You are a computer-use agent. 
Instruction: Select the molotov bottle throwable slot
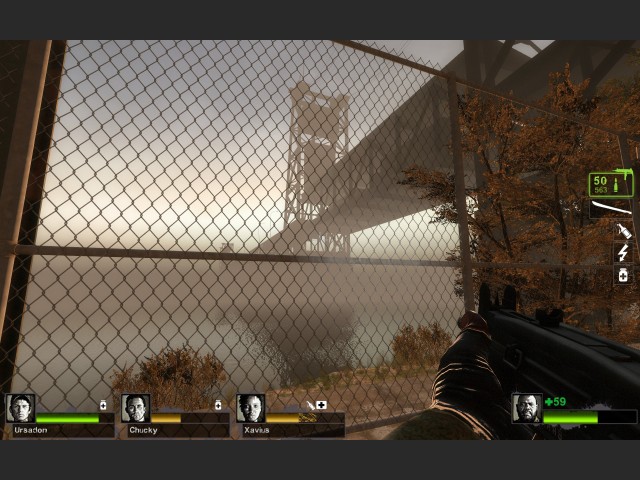(623, 231)
